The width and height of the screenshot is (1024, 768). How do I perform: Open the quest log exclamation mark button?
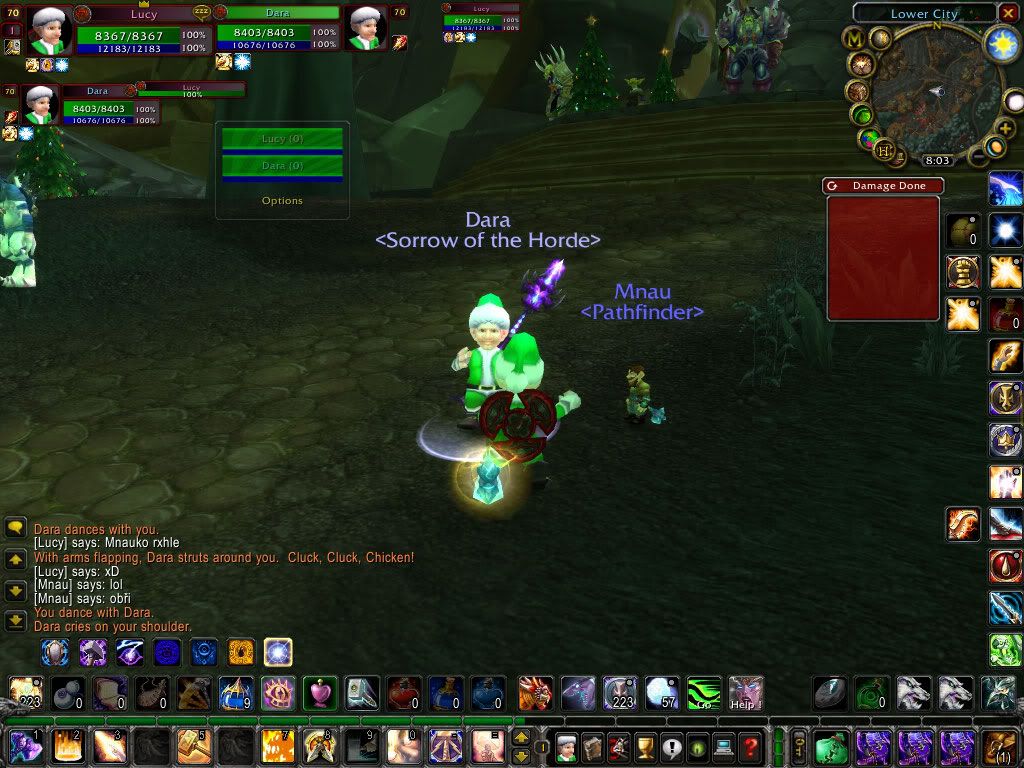point(671,746)
